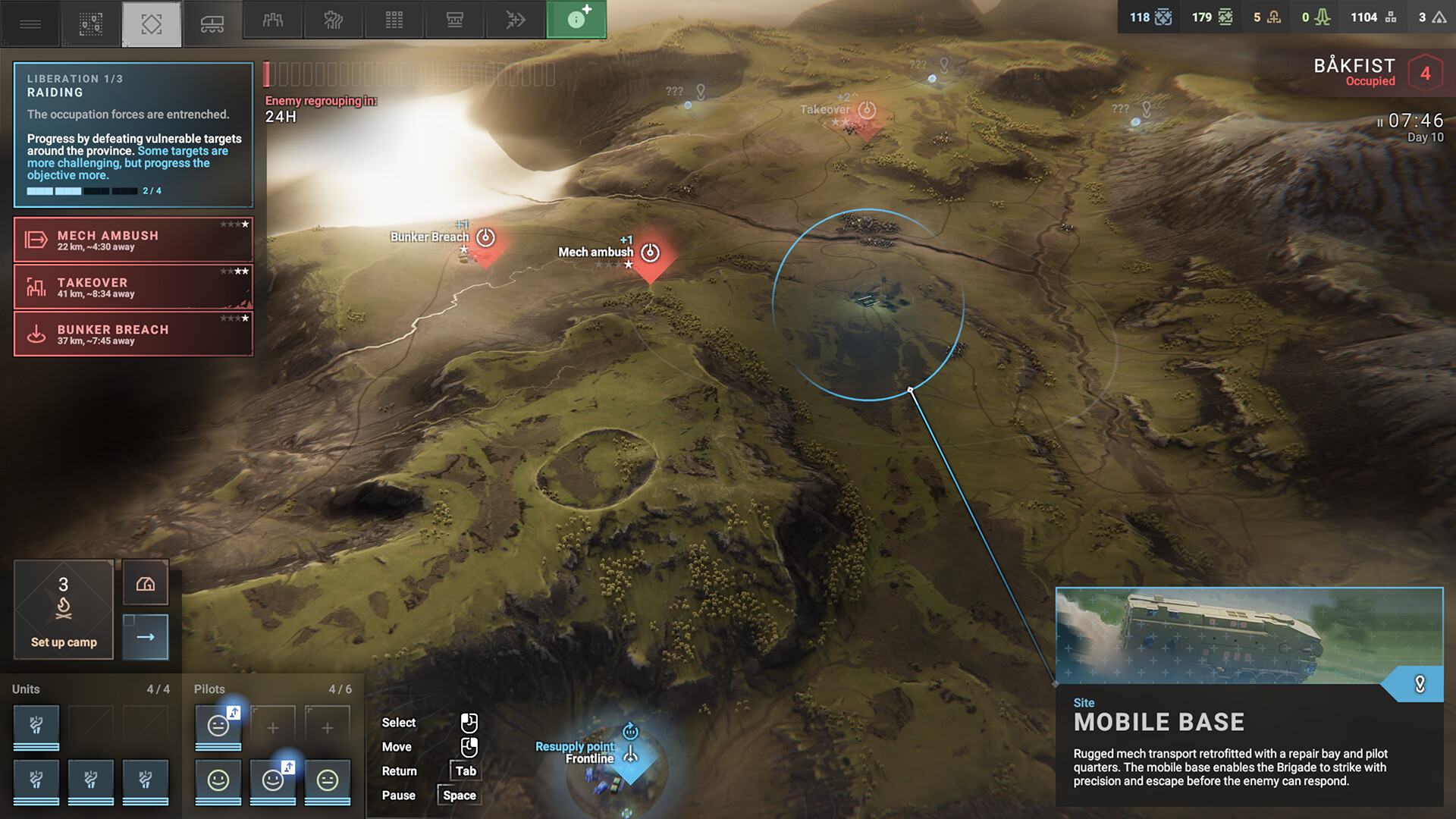Open the grid list tab in toolbar

(x=394, y=20)
